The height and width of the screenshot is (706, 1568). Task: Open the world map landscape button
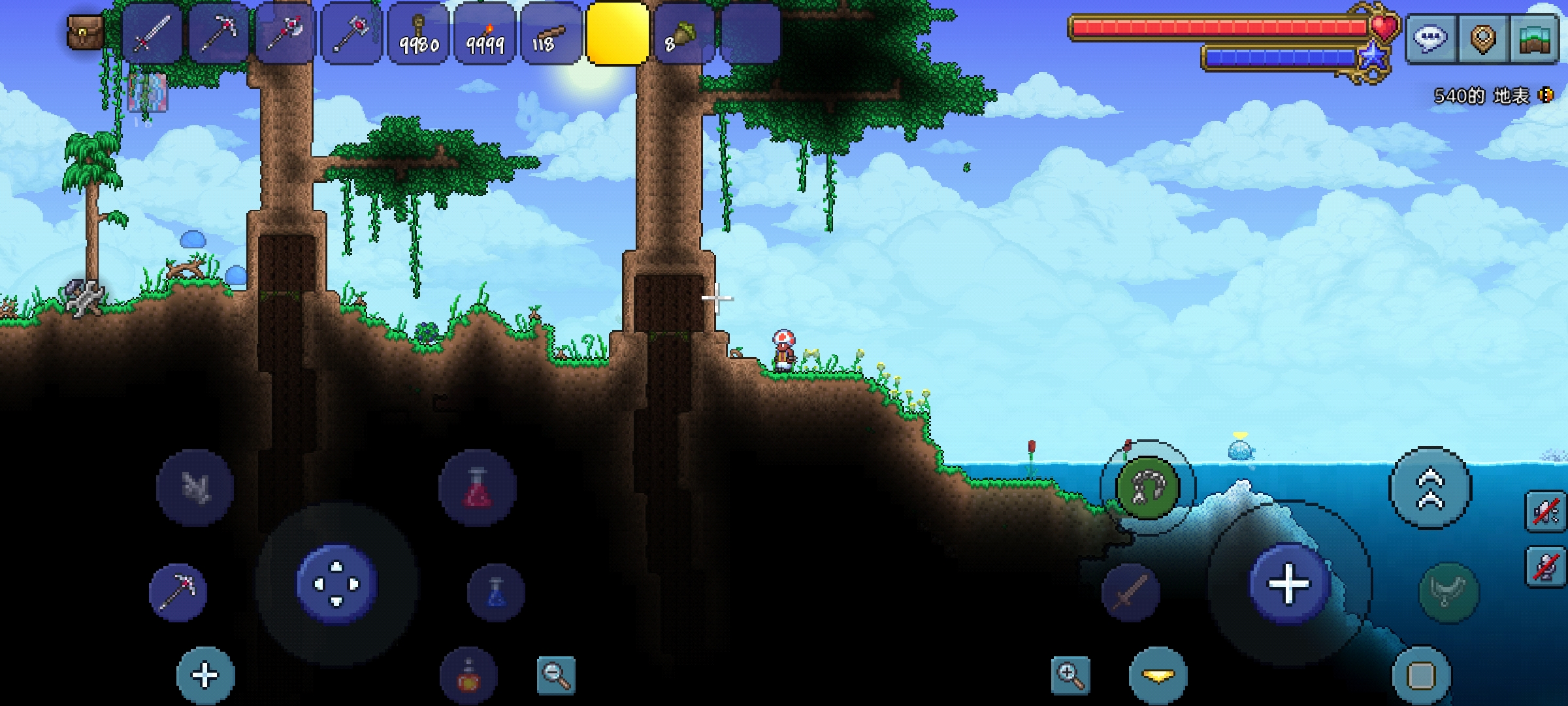(x=1535, y=38)
